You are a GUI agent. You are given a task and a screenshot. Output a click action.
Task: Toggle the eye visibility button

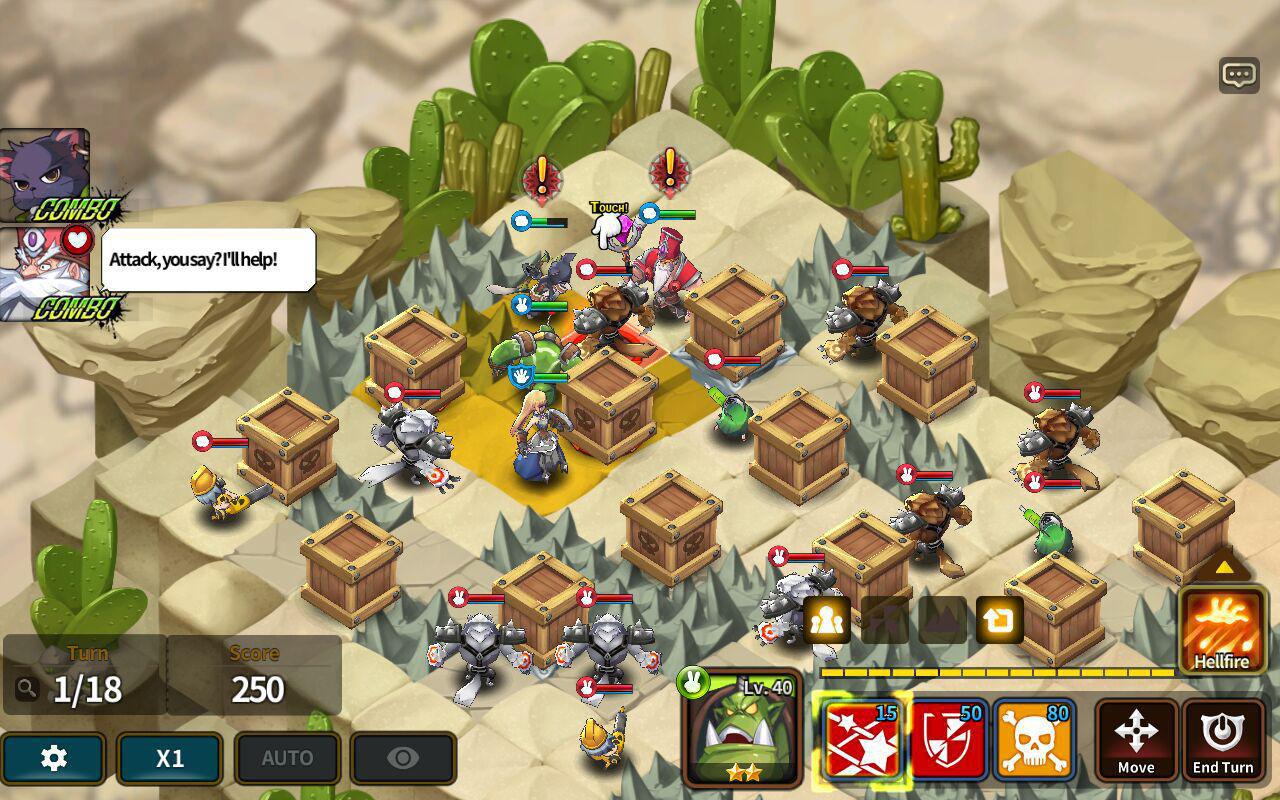click(403, 758)
